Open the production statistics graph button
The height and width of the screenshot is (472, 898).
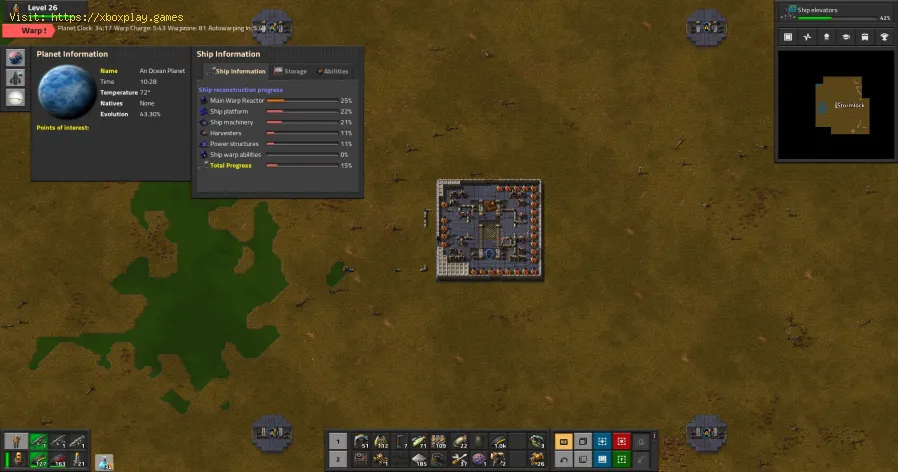(x=807, y=37)
